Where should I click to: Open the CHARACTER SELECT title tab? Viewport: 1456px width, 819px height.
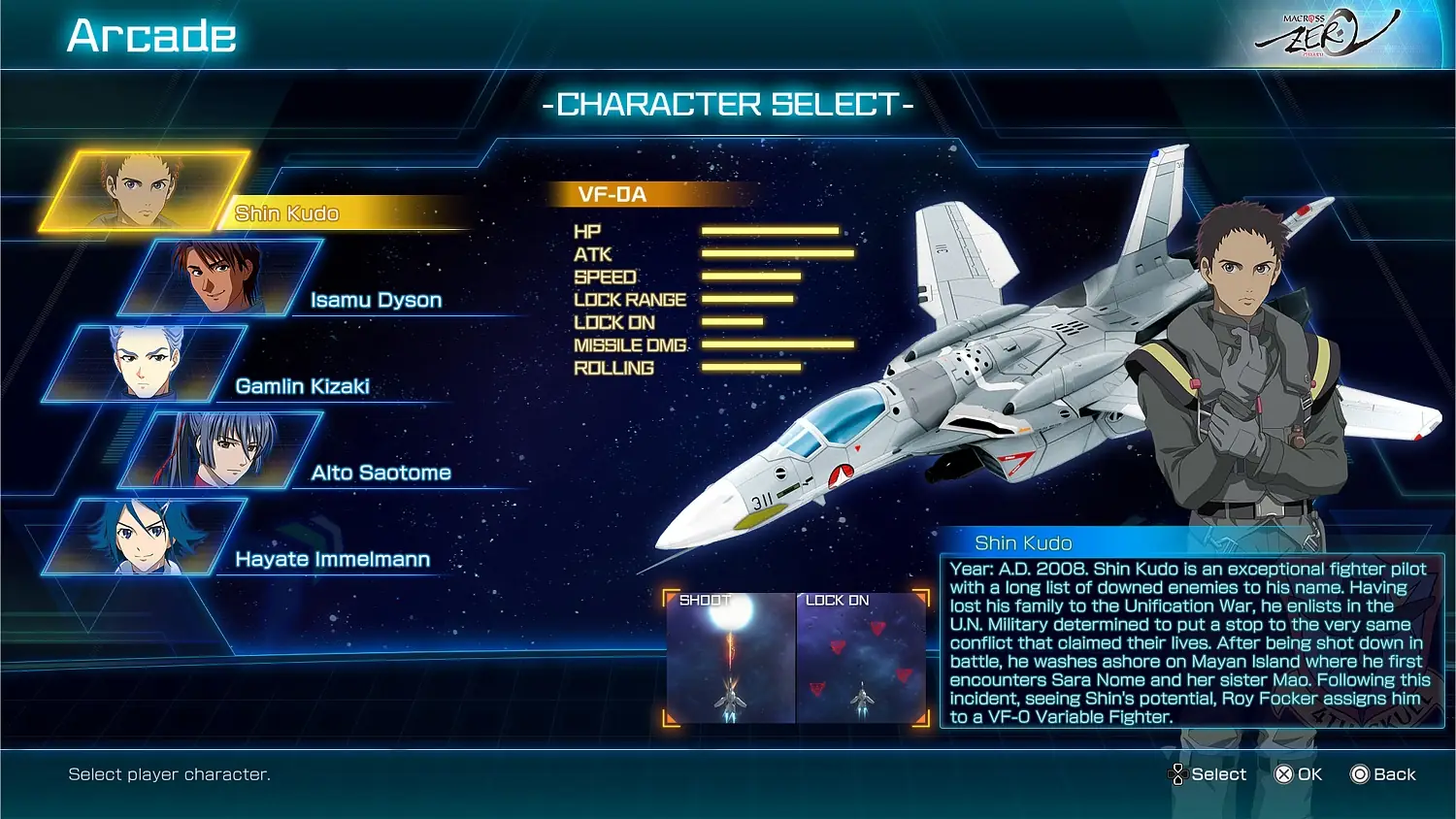click(728, 104)
